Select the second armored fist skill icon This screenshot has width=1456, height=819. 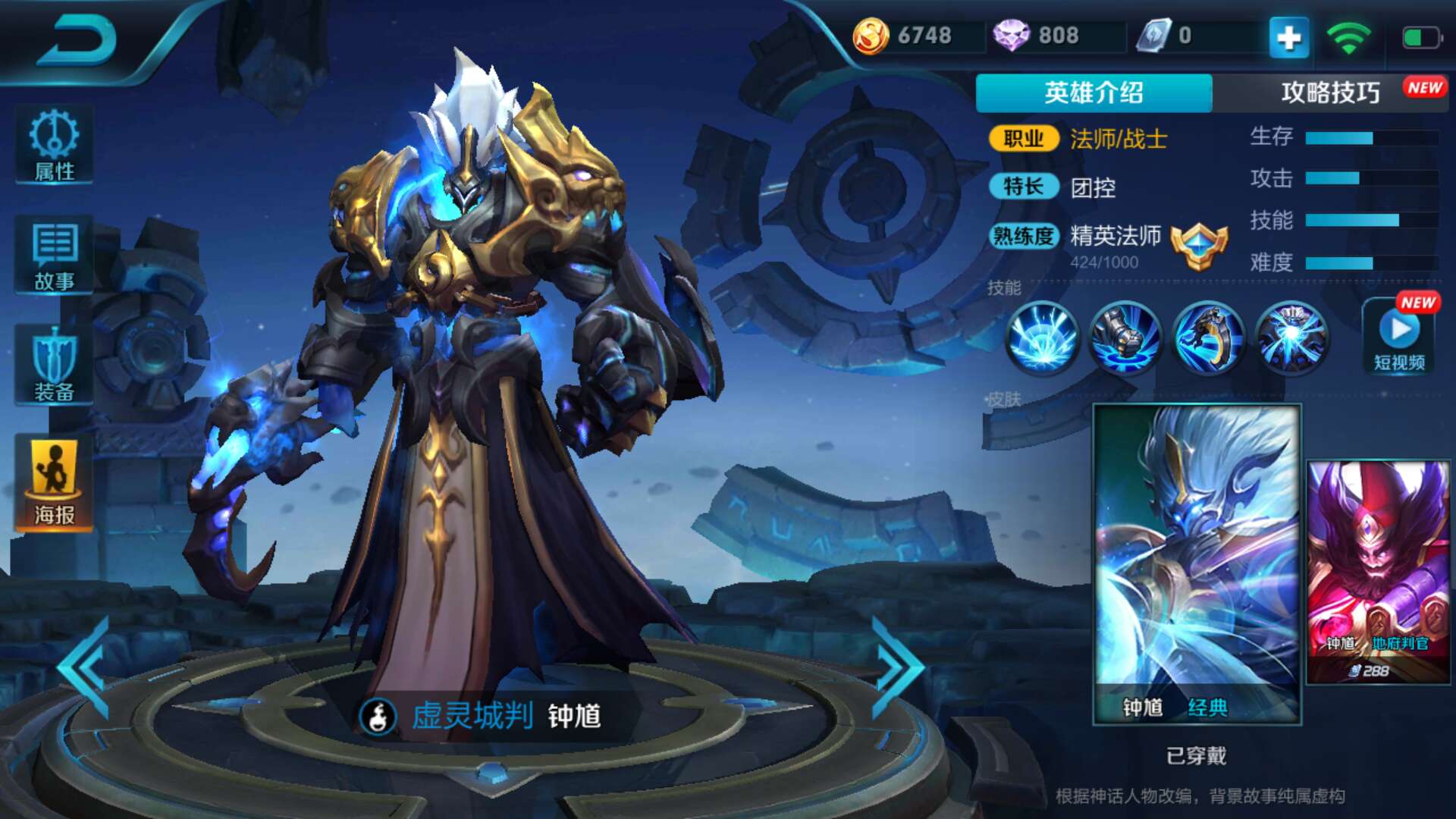[1125, 337]
